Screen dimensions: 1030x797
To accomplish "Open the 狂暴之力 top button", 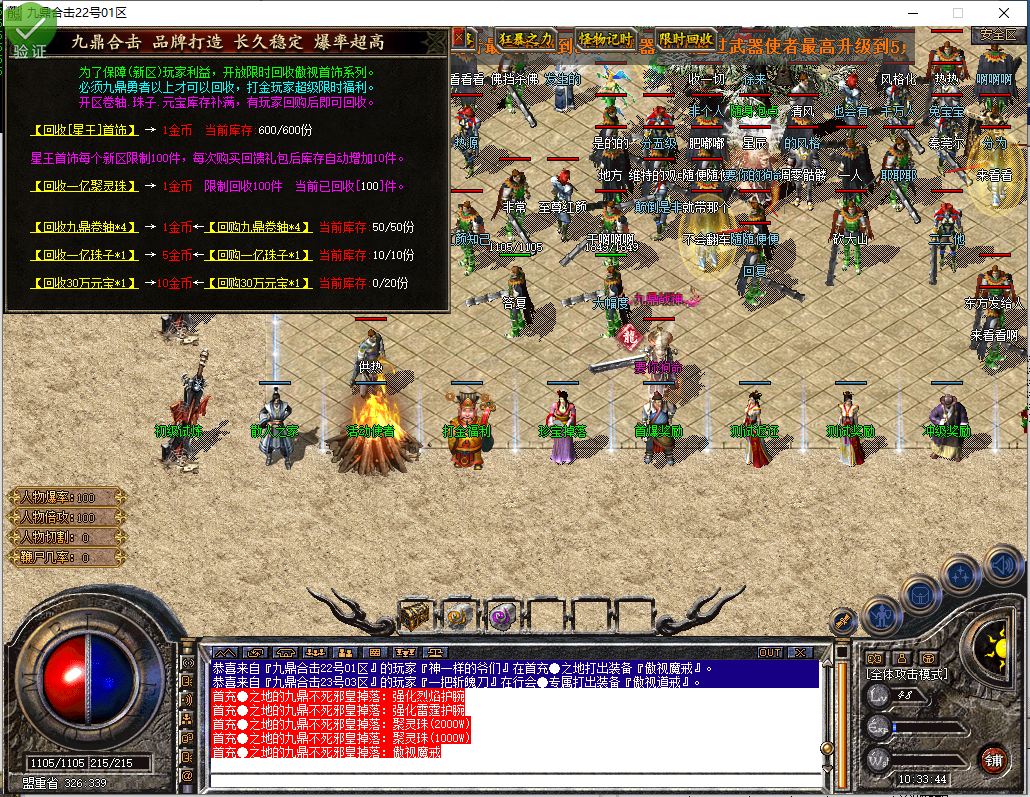I will pos(526,39).
